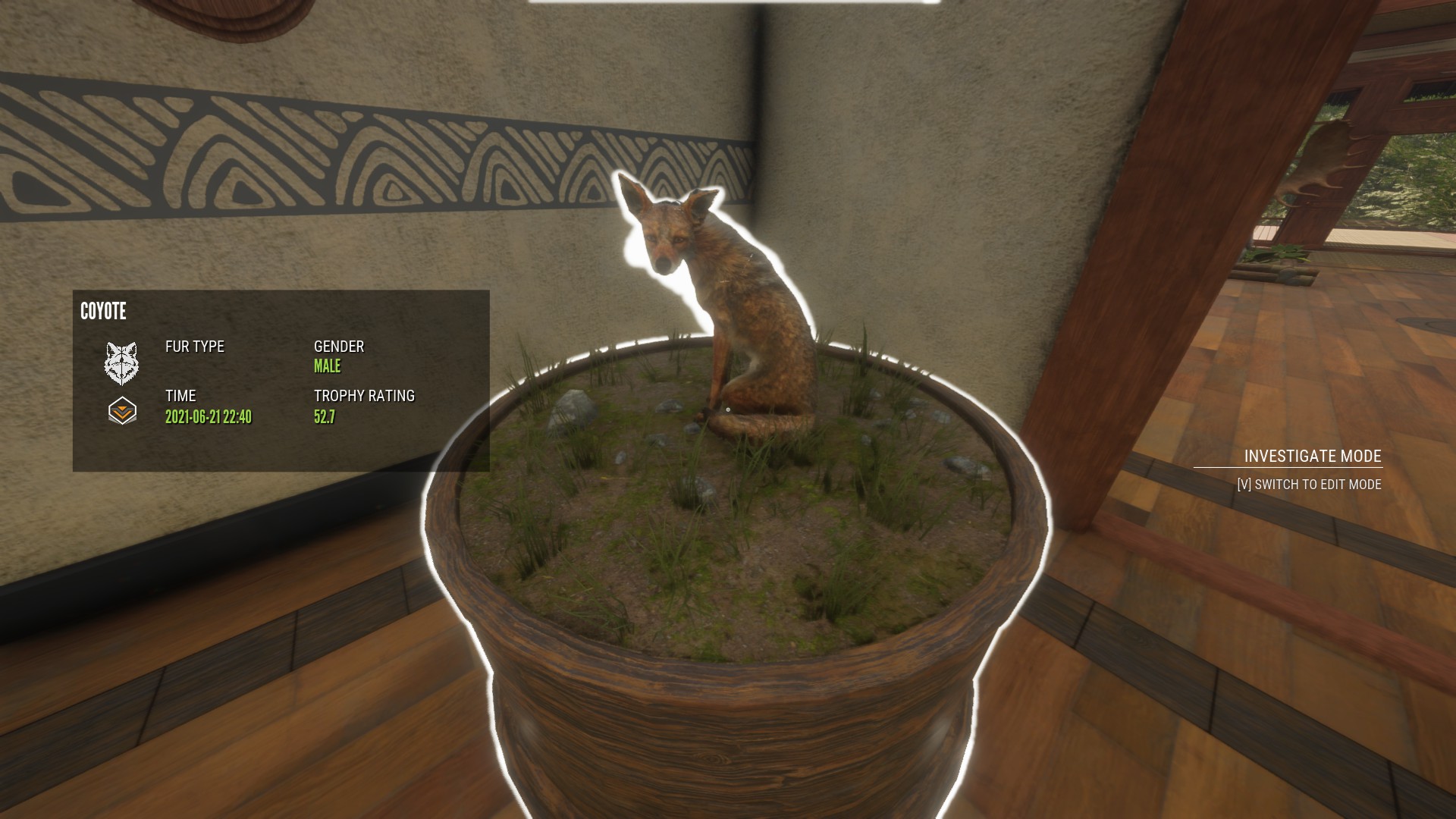Screen dimensions: 1456x819
Task: Click the GENDER label
Action: pyautogui.click(x=339, y=347)
